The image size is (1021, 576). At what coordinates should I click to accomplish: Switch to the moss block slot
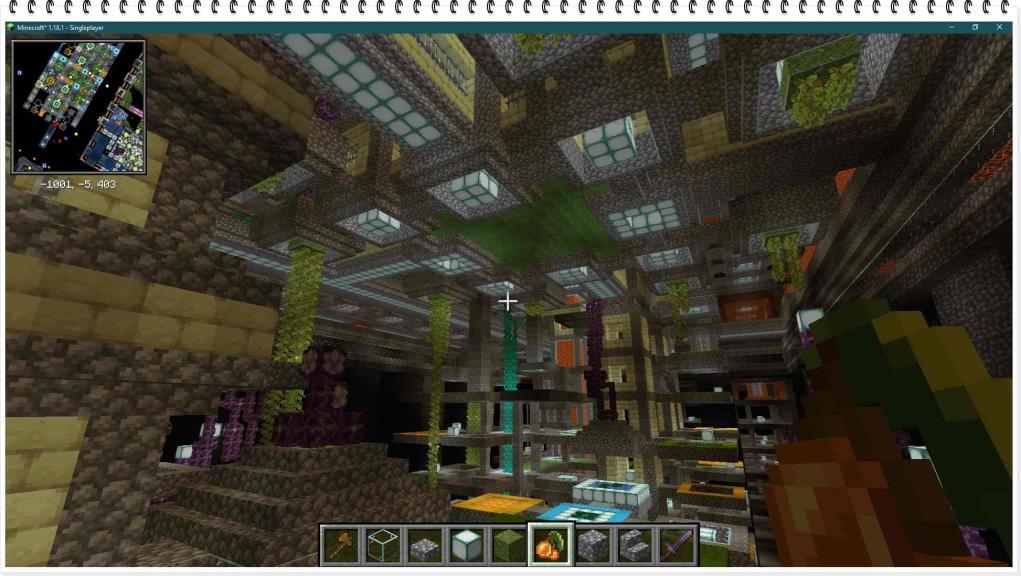(x=509, y=546)
